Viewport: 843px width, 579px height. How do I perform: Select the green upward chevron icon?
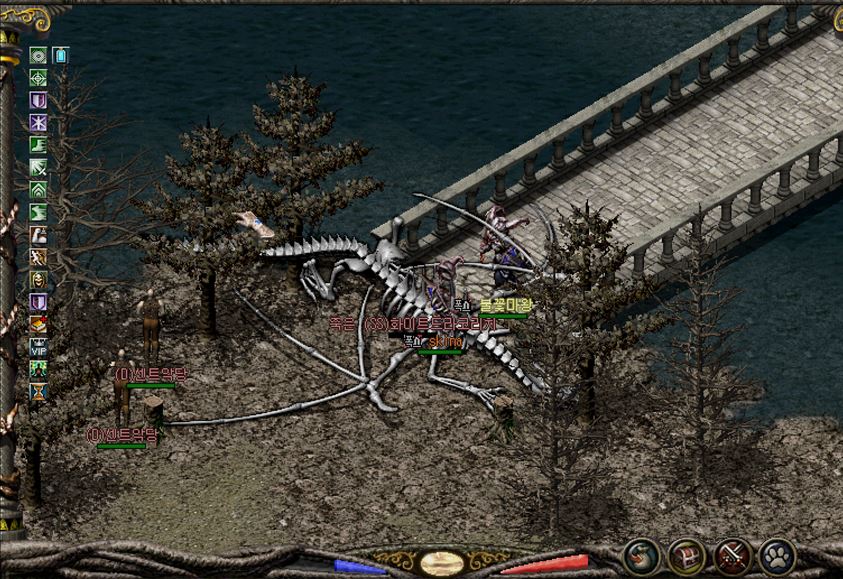click(x=38, y=190)
